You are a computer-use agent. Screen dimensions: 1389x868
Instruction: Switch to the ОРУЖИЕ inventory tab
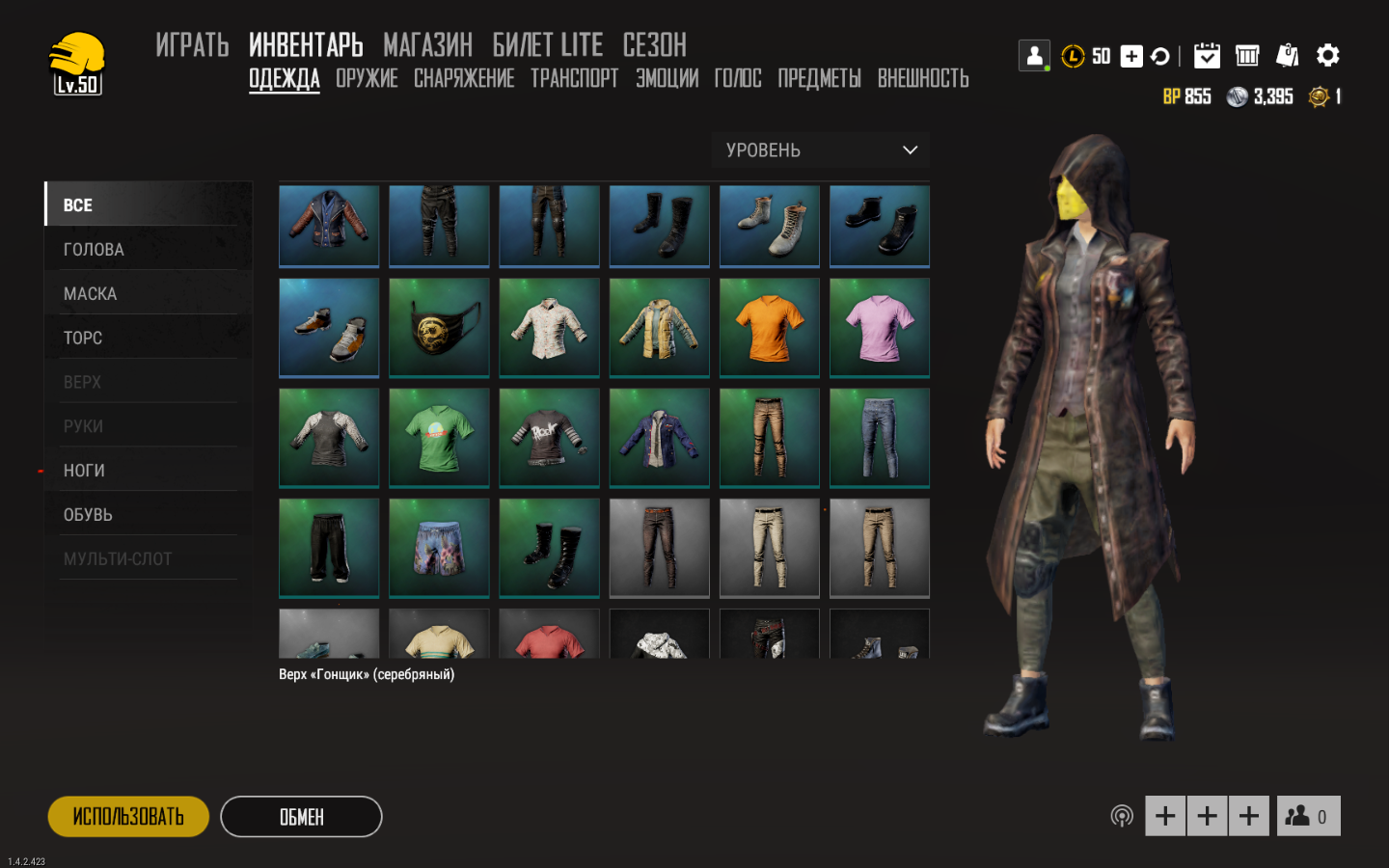367,78
